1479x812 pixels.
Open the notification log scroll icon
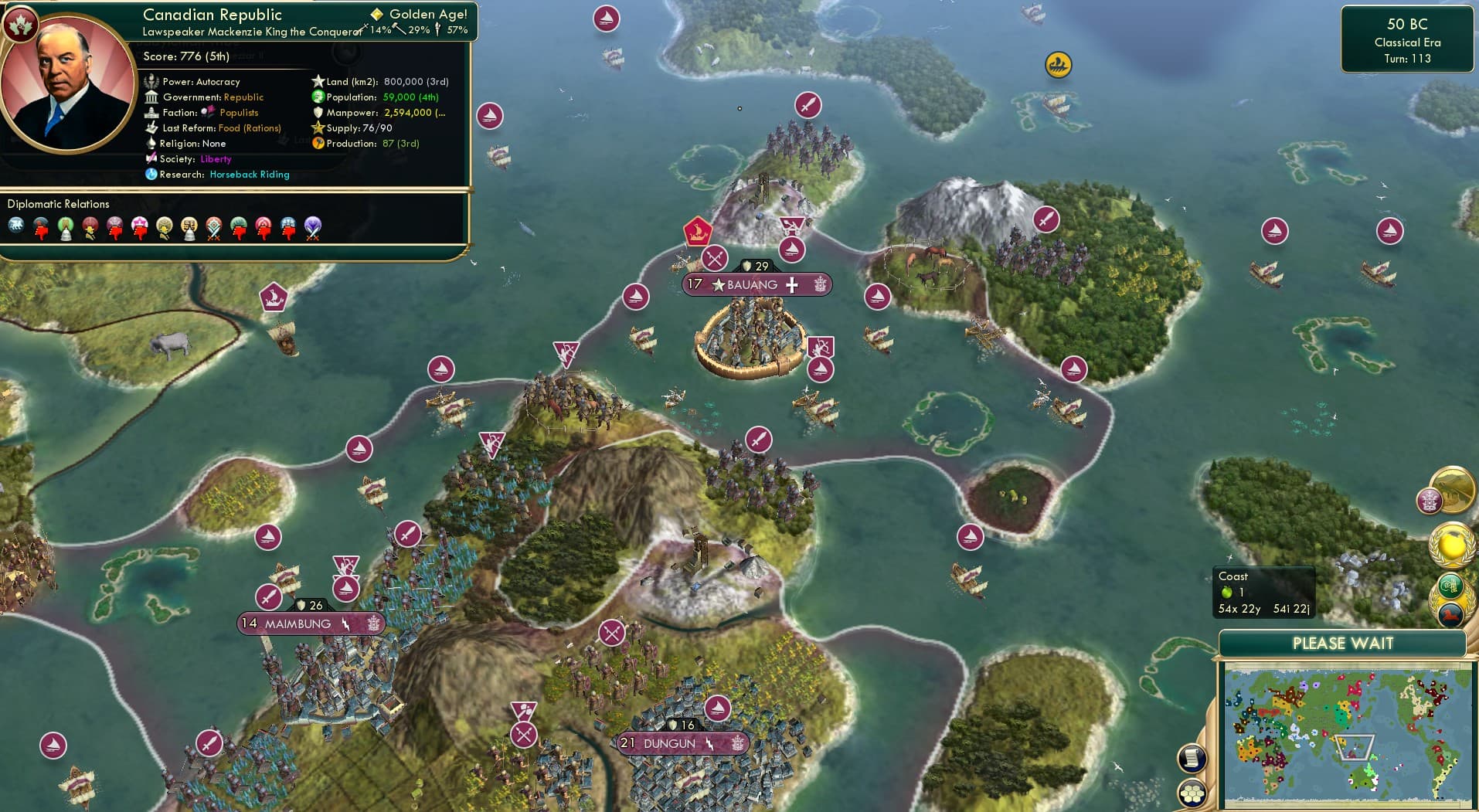pos(1192,758)
